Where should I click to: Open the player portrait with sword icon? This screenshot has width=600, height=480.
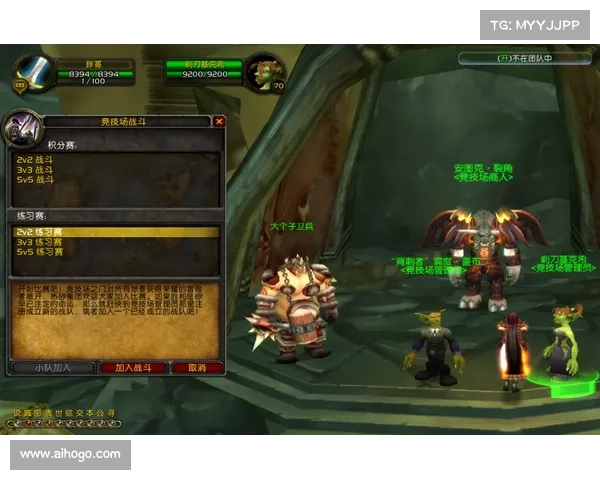pos(31,69)
